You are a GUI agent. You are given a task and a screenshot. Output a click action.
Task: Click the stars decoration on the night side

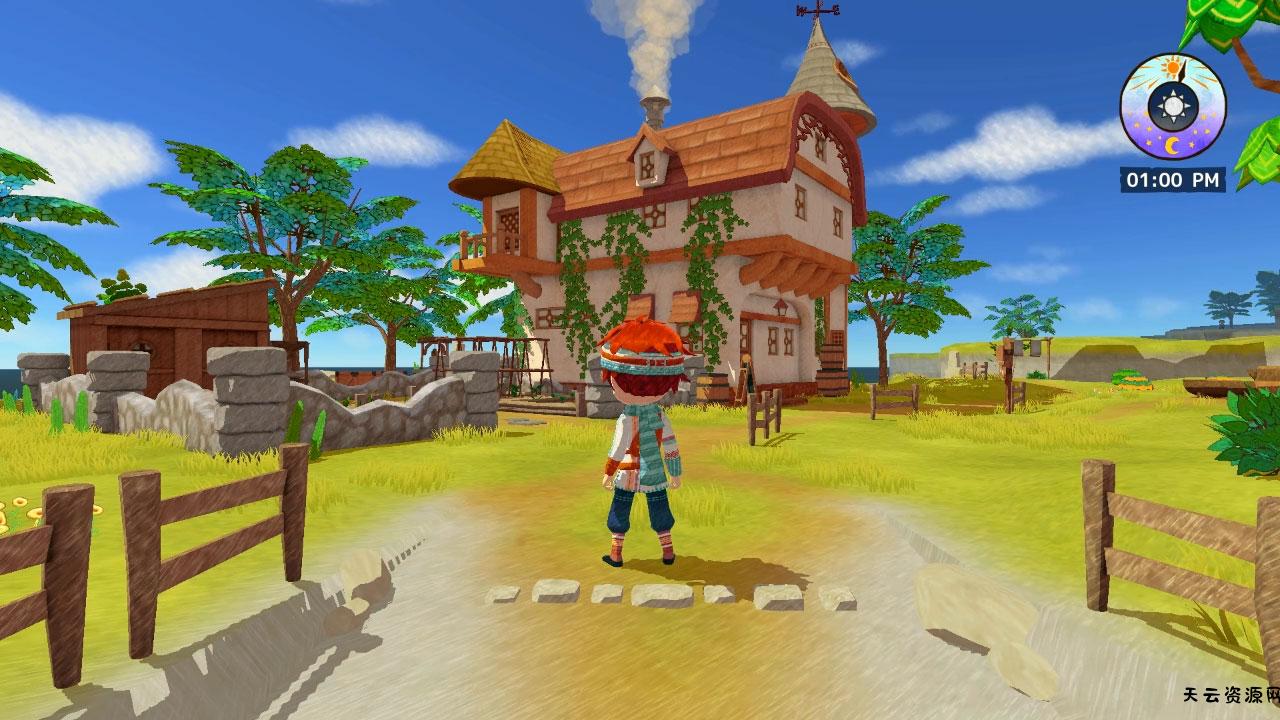click(1192, 142)
